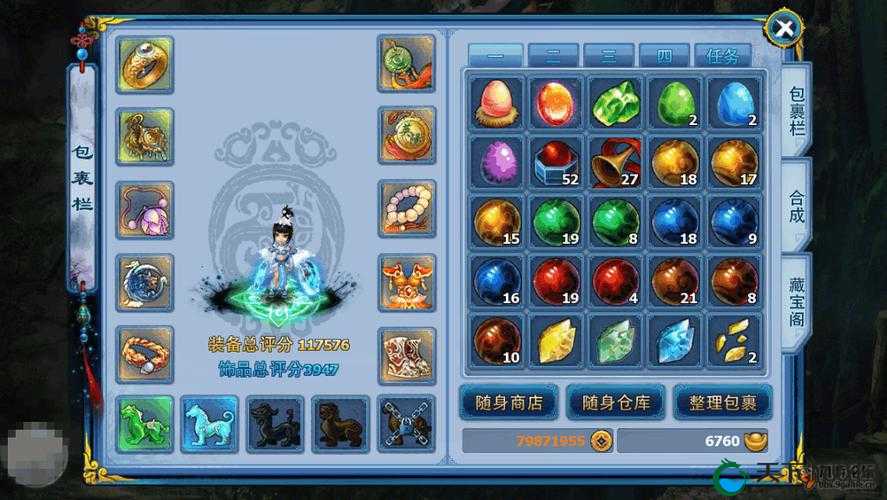Select the equipped gold ring slot
Screen dimensions: 887x500
[145, 65]
